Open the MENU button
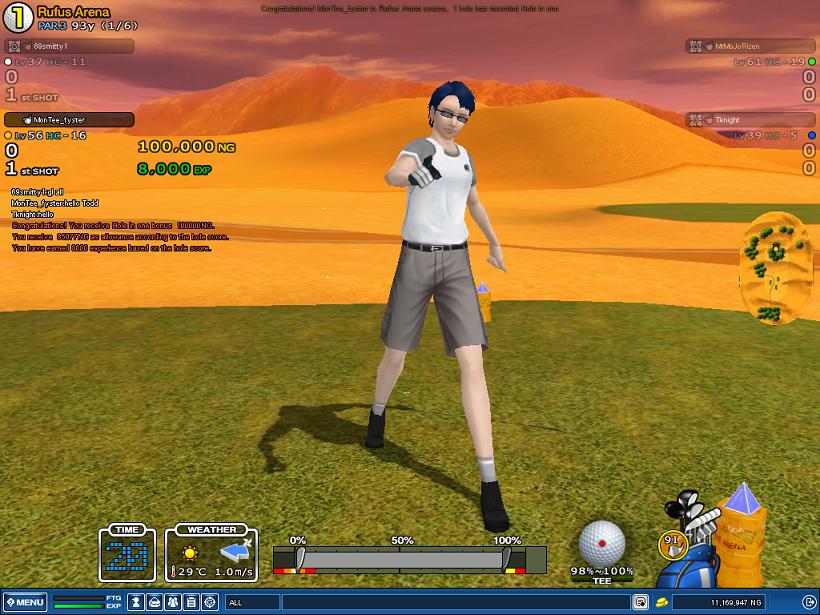This screenshot has height=615, width=820. coord(24,602)
